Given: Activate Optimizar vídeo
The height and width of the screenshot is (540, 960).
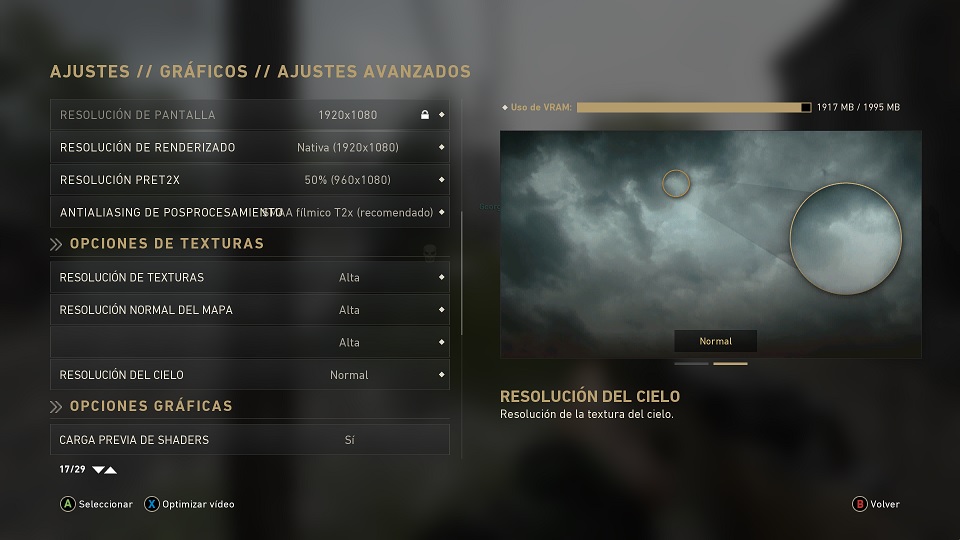Looking at the screenshot, I should click(x=190, y=504).
